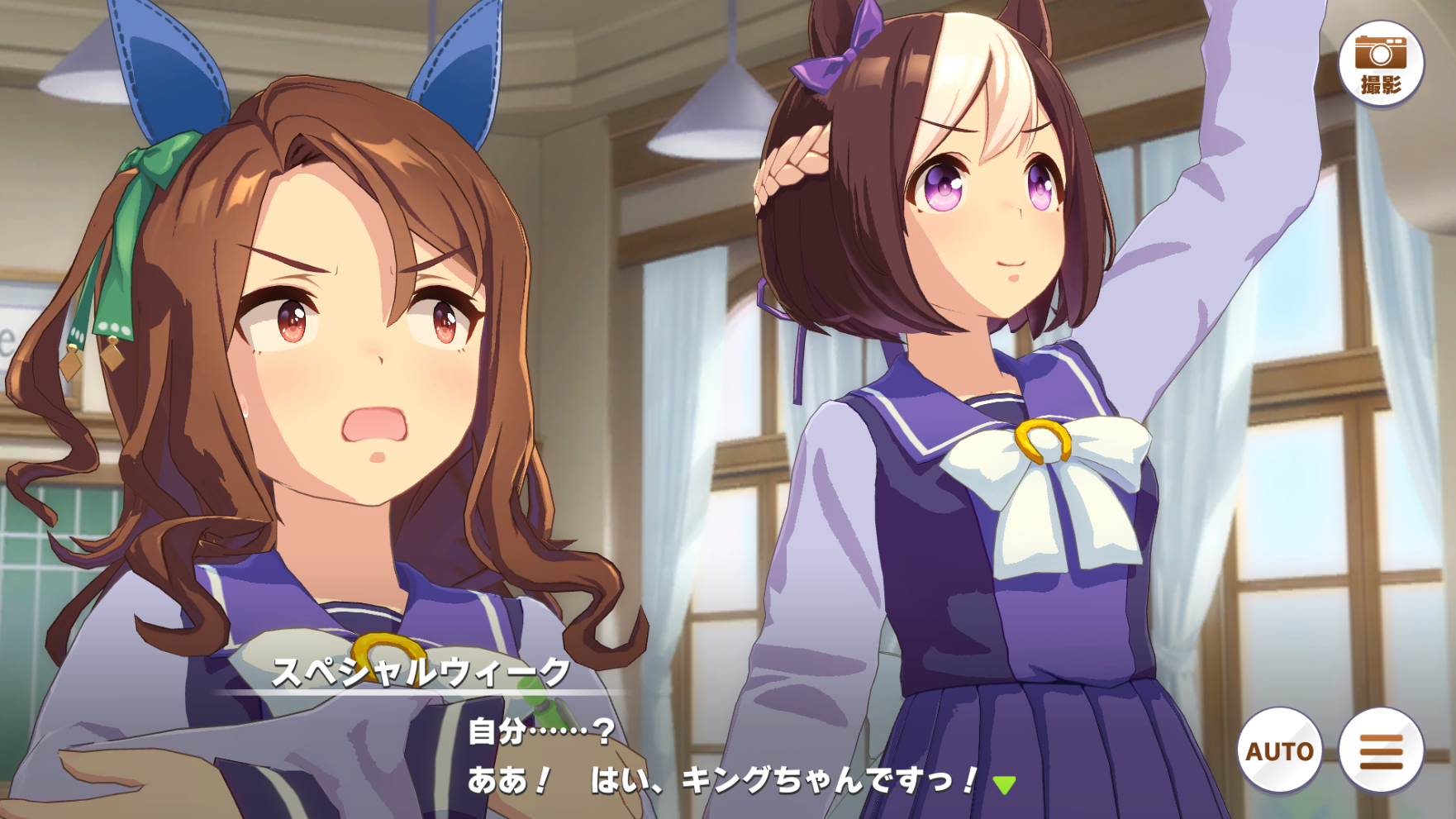Open the 撮影 camera screenshot mode
1456x819 pixels.
click(x=1381, y=64)
